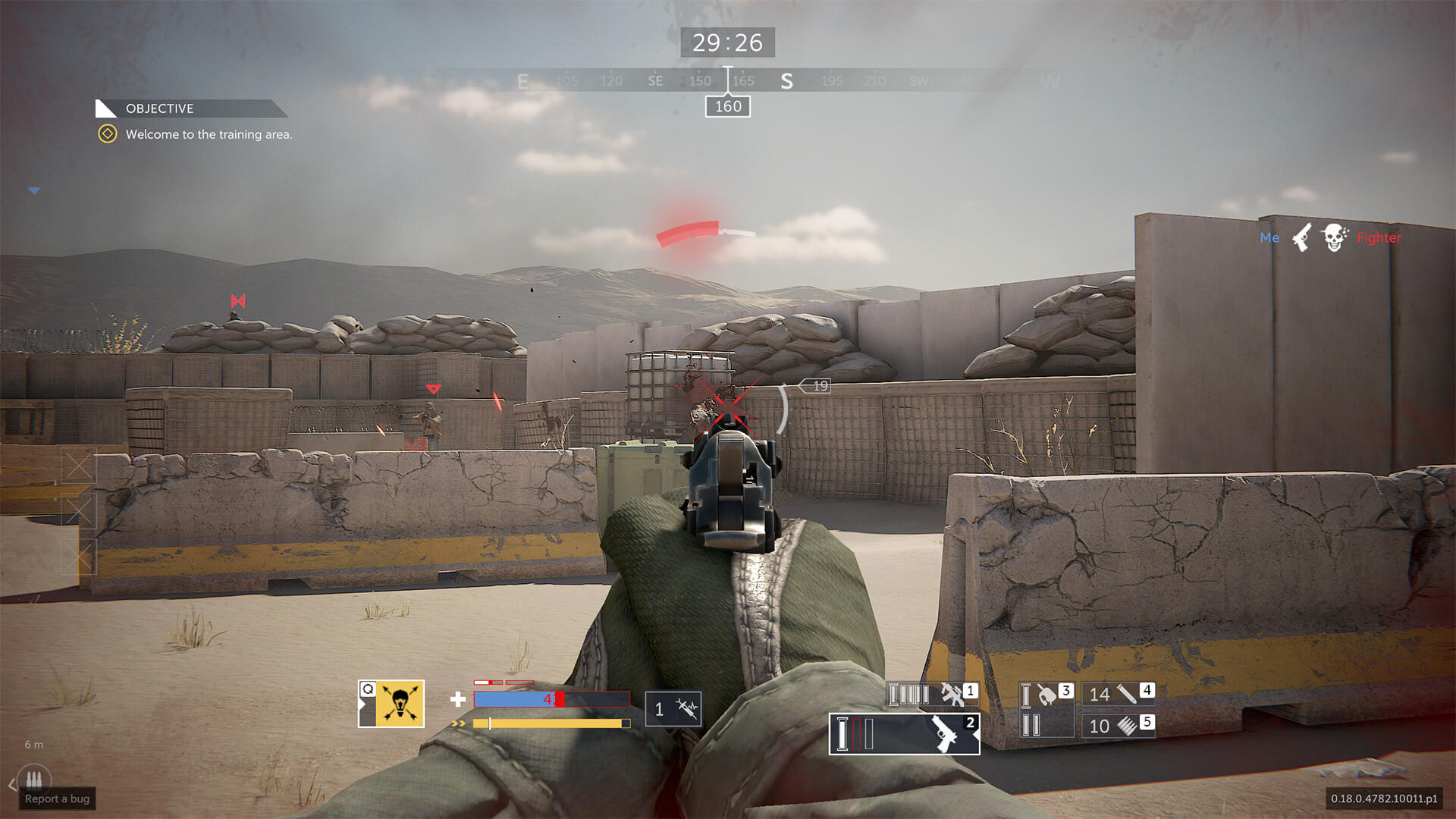This screenshot has width=1456, height=819.
Task: Click the yellow explosives ability icon bound to Q
Action: click(400, 703)
